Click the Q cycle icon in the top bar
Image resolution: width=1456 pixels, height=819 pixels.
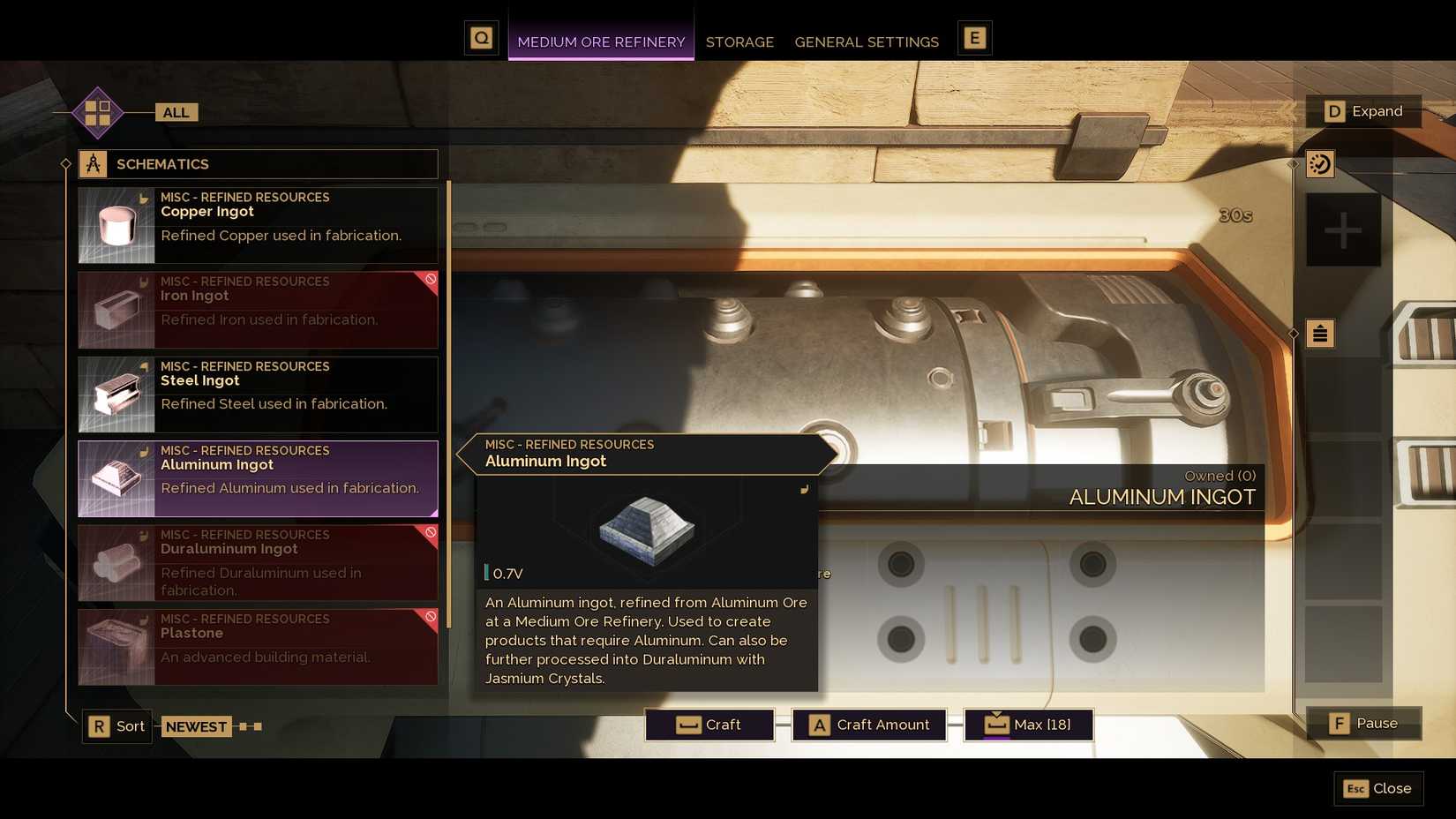[482, 38]
